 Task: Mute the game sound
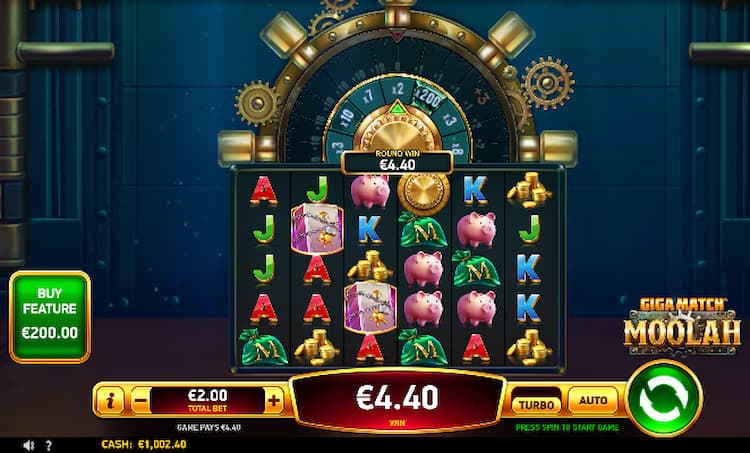29,445
